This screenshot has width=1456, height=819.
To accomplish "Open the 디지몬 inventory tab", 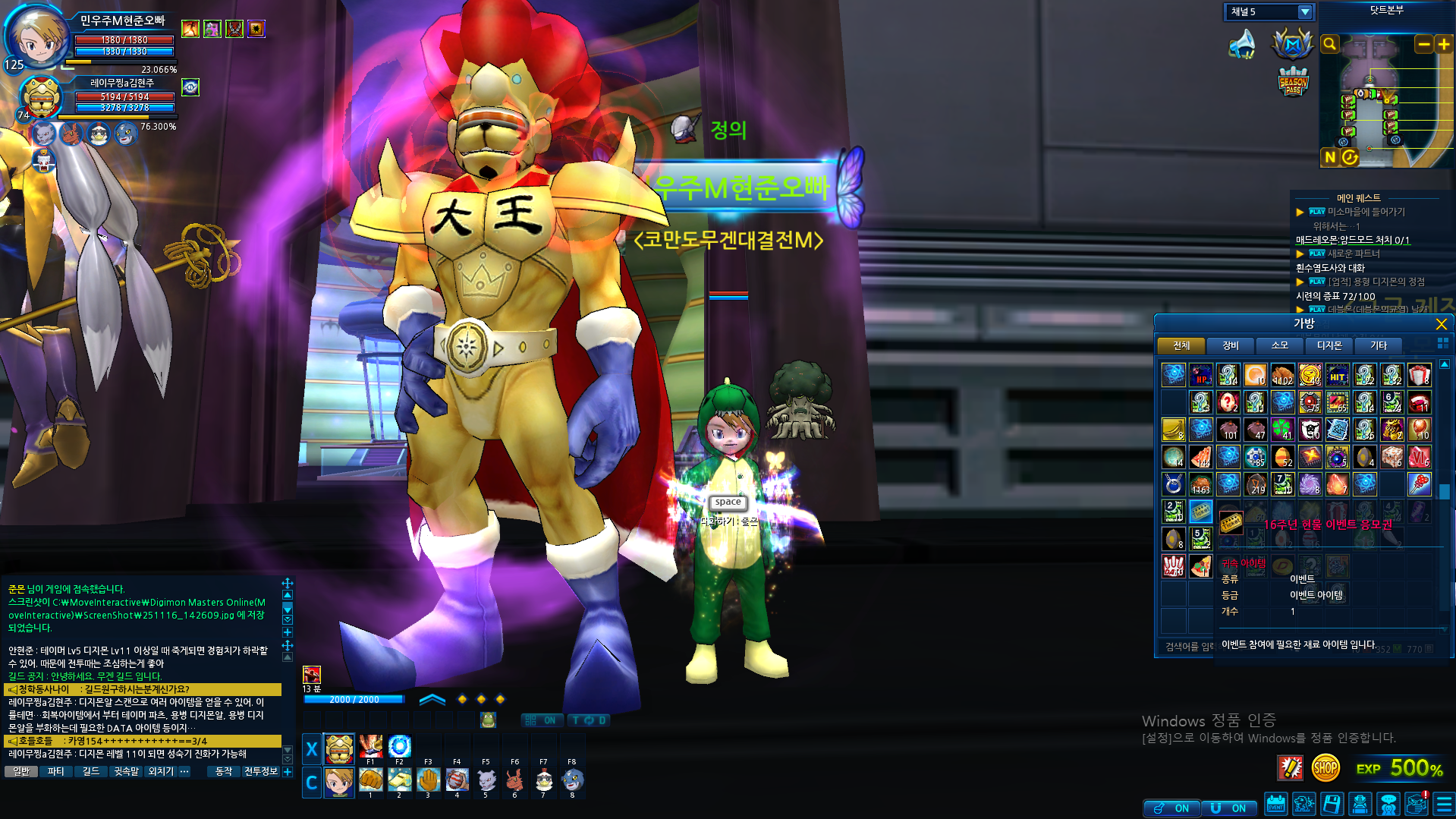I will 1329,346.
